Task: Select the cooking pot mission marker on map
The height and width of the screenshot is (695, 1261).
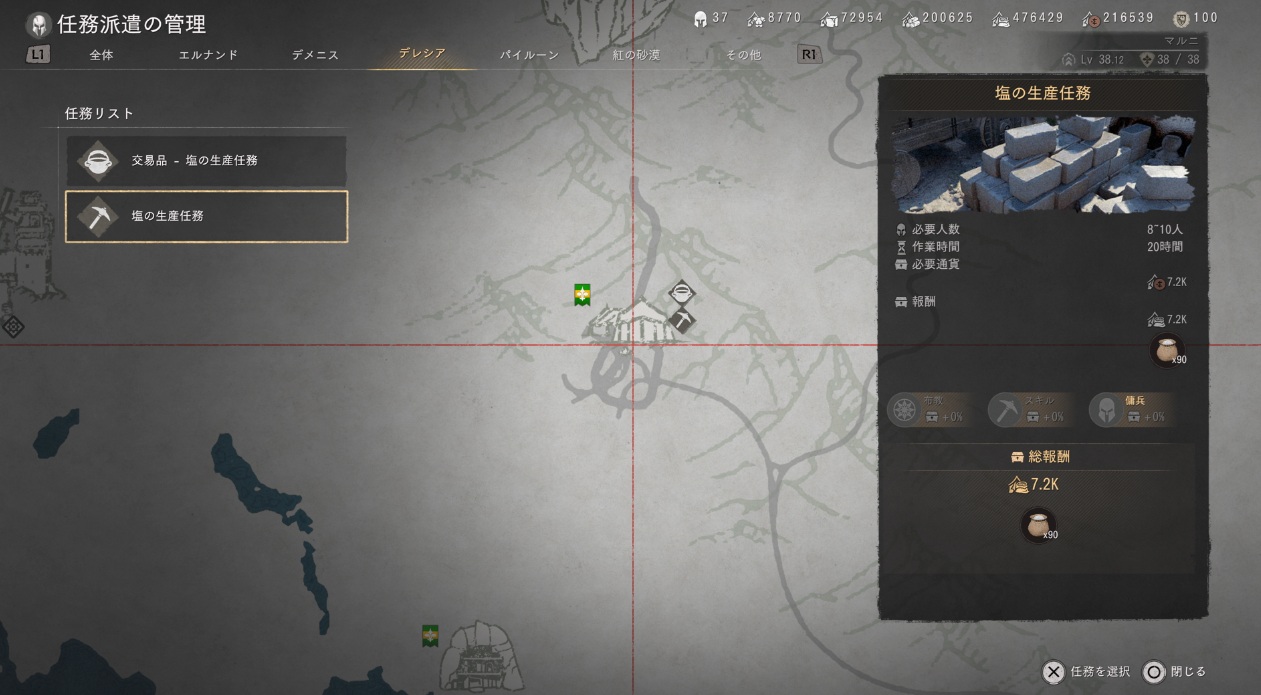Action: pos(681,293)
